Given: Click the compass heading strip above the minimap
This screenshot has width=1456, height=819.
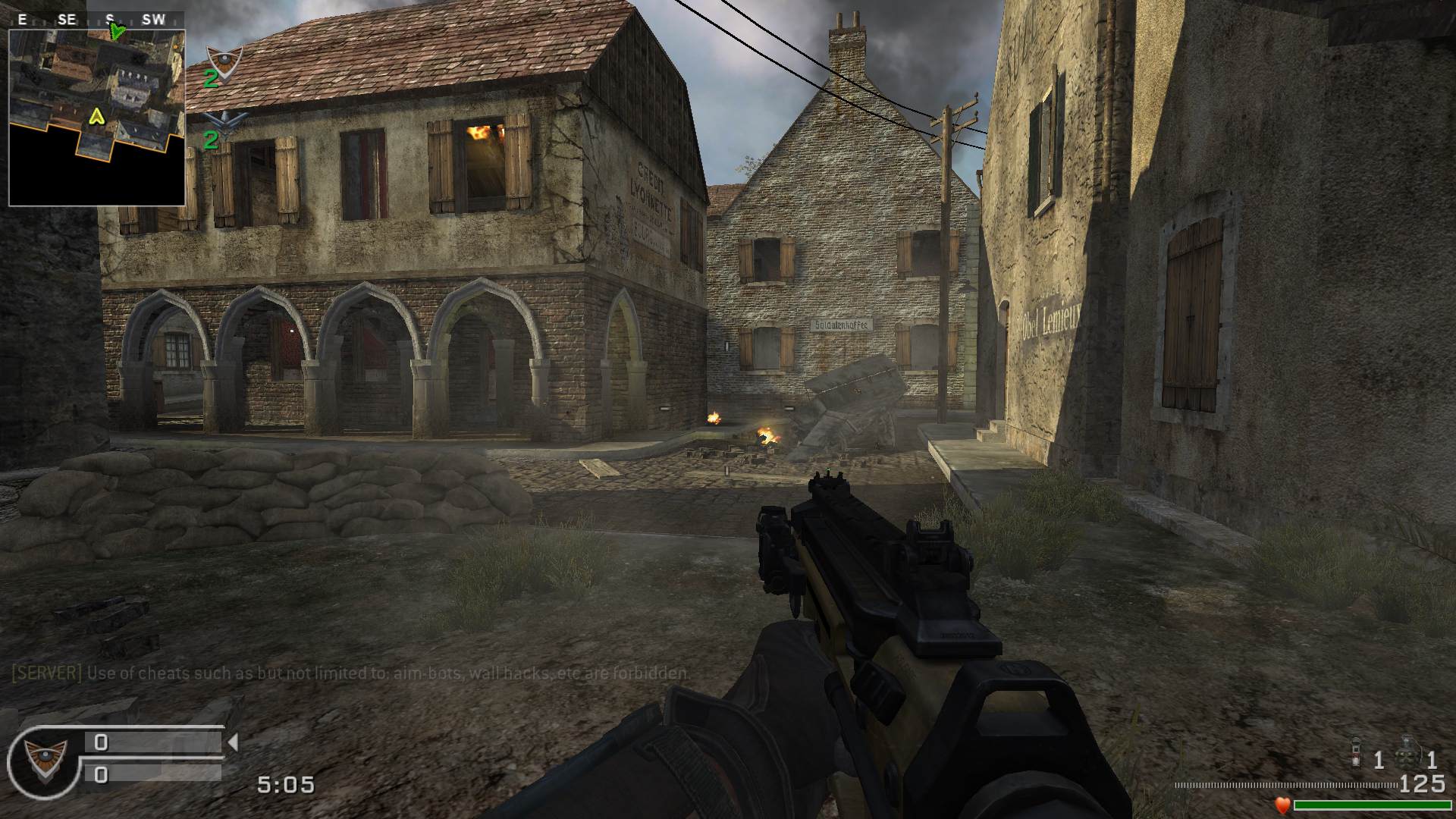Looking at the screenshot, I should pyautogui.click(x=96, y=20).
